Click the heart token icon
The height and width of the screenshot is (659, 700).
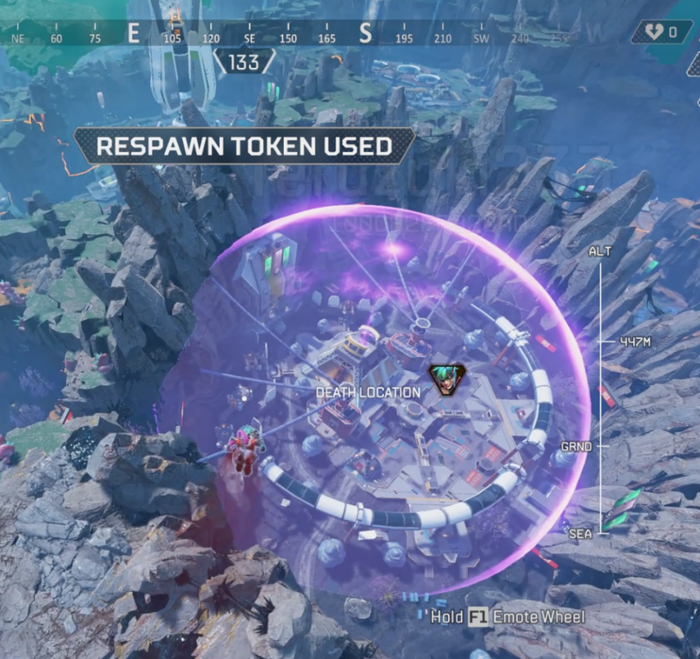coord(654,32)
